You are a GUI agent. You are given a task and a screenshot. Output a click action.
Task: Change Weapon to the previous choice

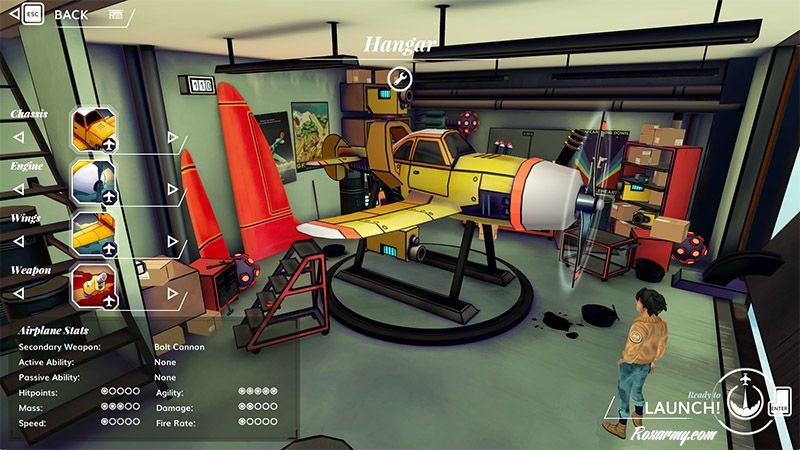coord(17,293)
